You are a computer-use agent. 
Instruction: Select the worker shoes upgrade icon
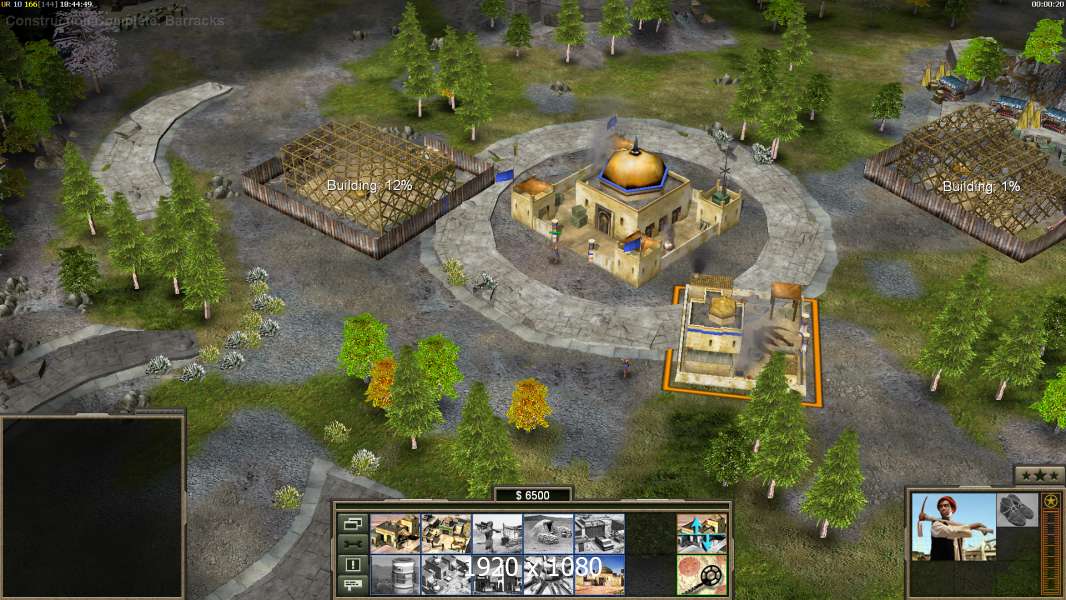click(x=1018, y=508)
